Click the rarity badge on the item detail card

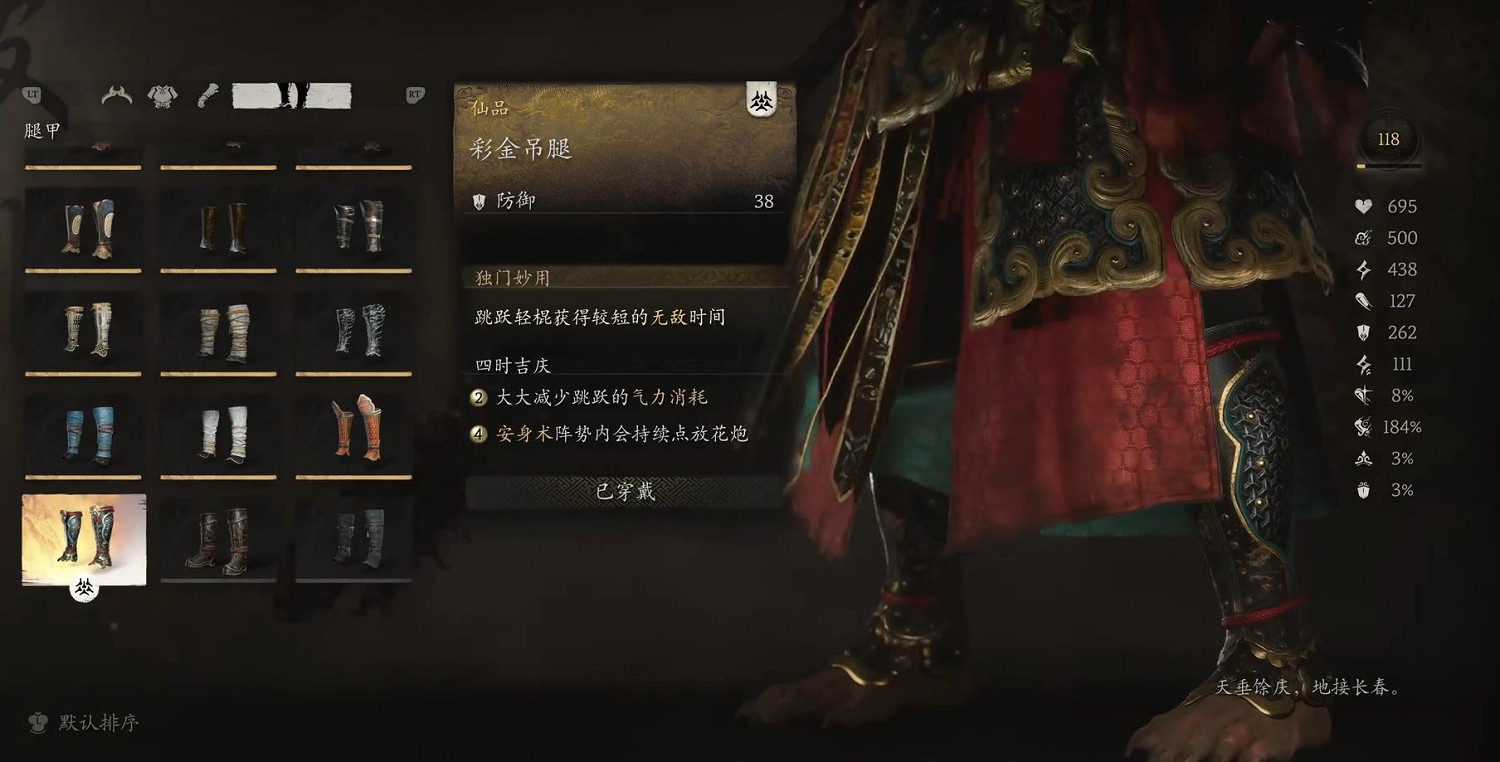(760, 100)
